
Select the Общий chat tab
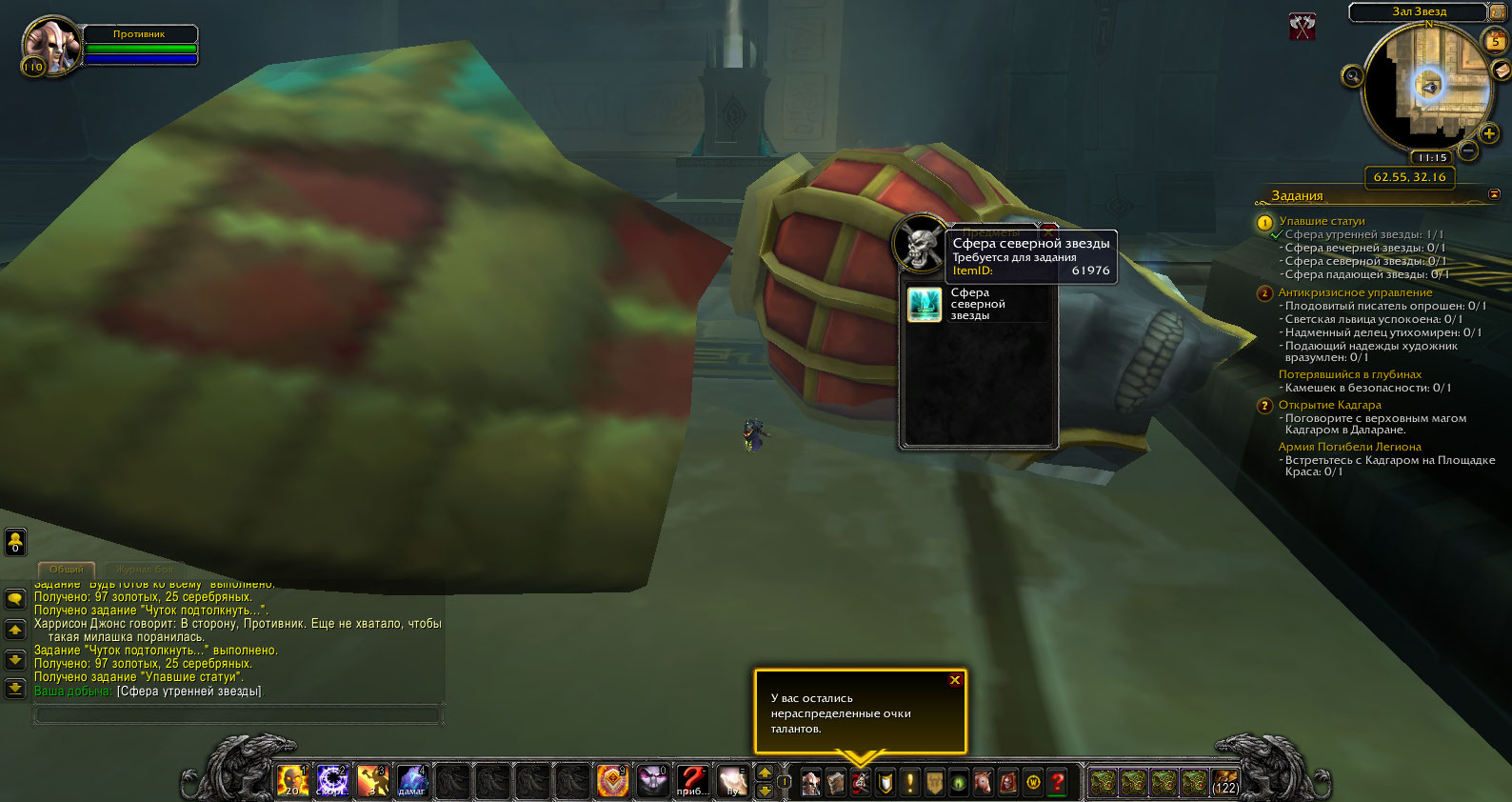pyautogui.click(x=67, y=570)
